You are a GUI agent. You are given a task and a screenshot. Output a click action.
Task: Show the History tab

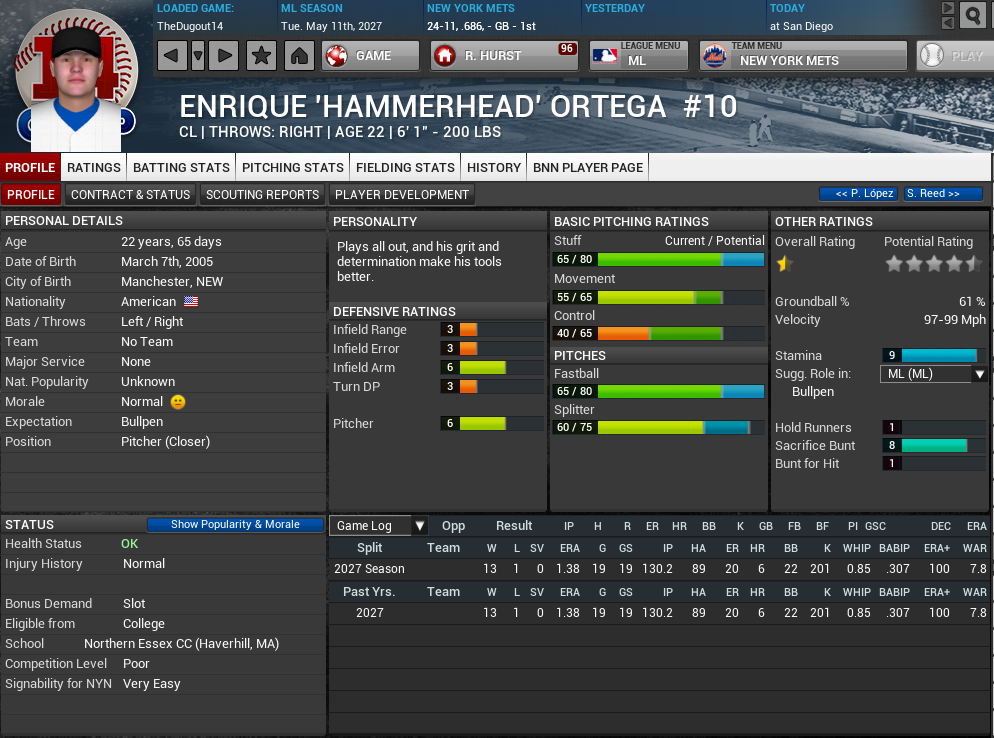tap(494, 167)
